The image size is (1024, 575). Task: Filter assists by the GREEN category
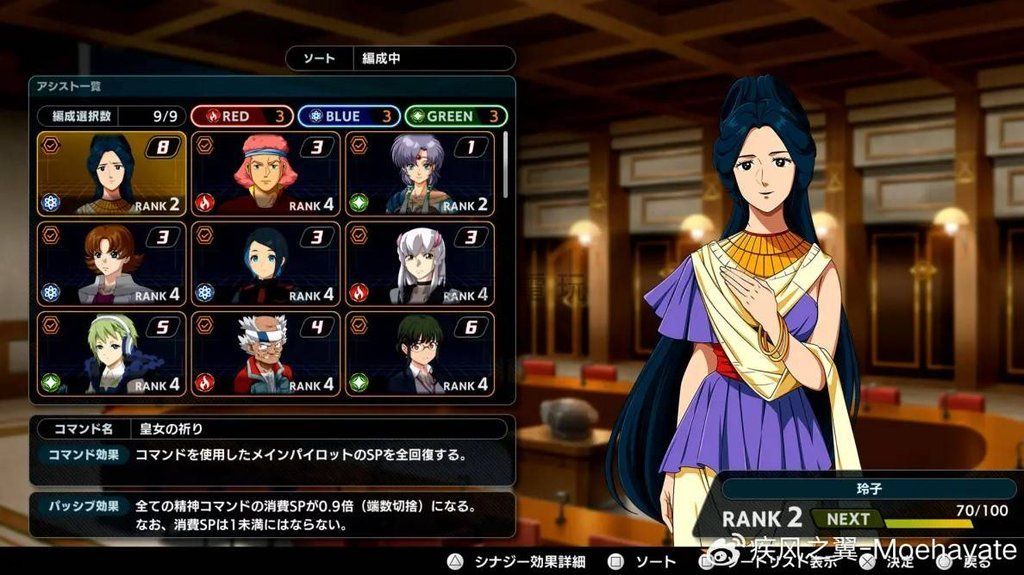[456, 116]
